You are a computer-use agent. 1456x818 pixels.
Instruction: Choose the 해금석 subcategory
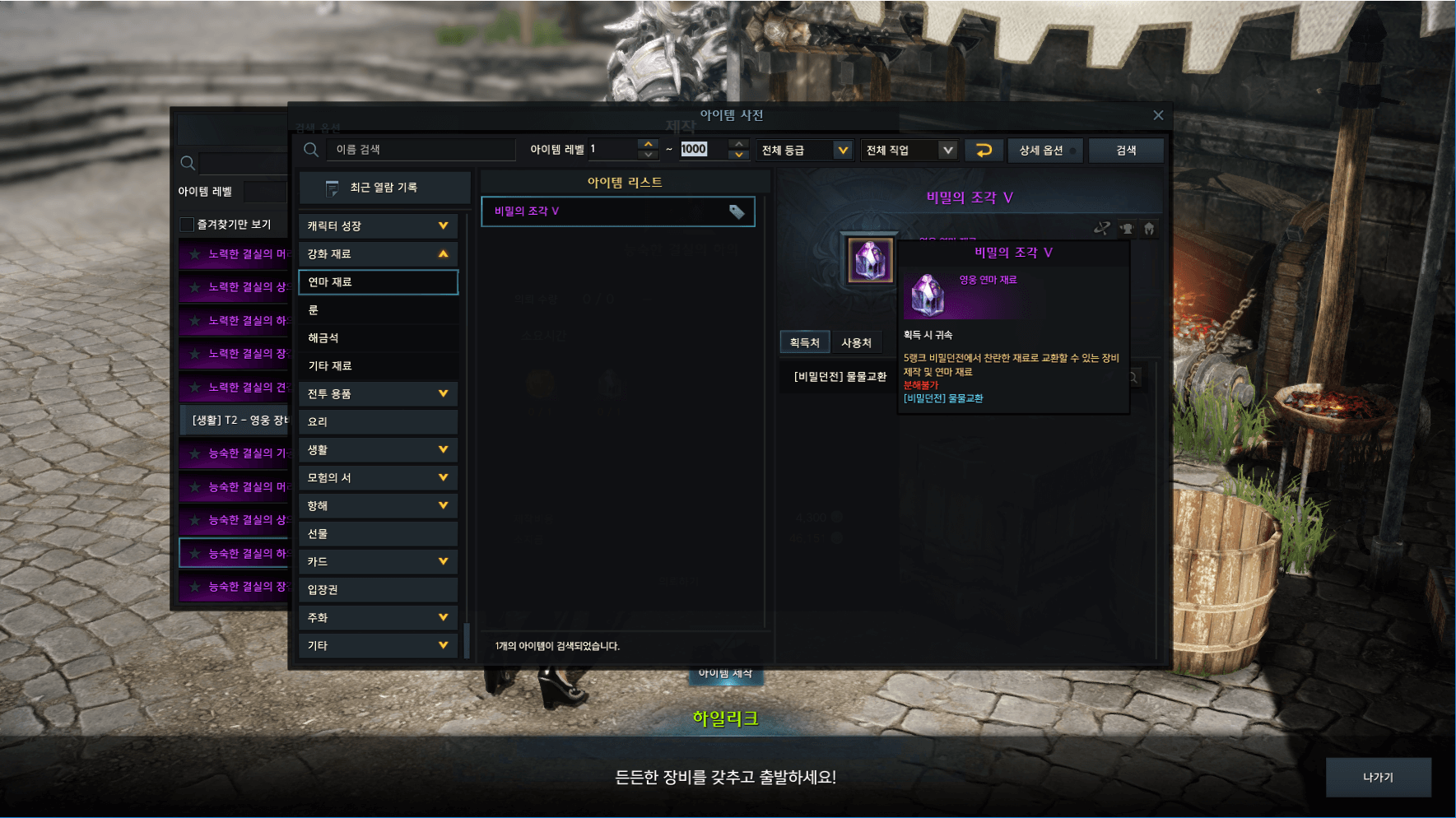click(x=378, y=338)
